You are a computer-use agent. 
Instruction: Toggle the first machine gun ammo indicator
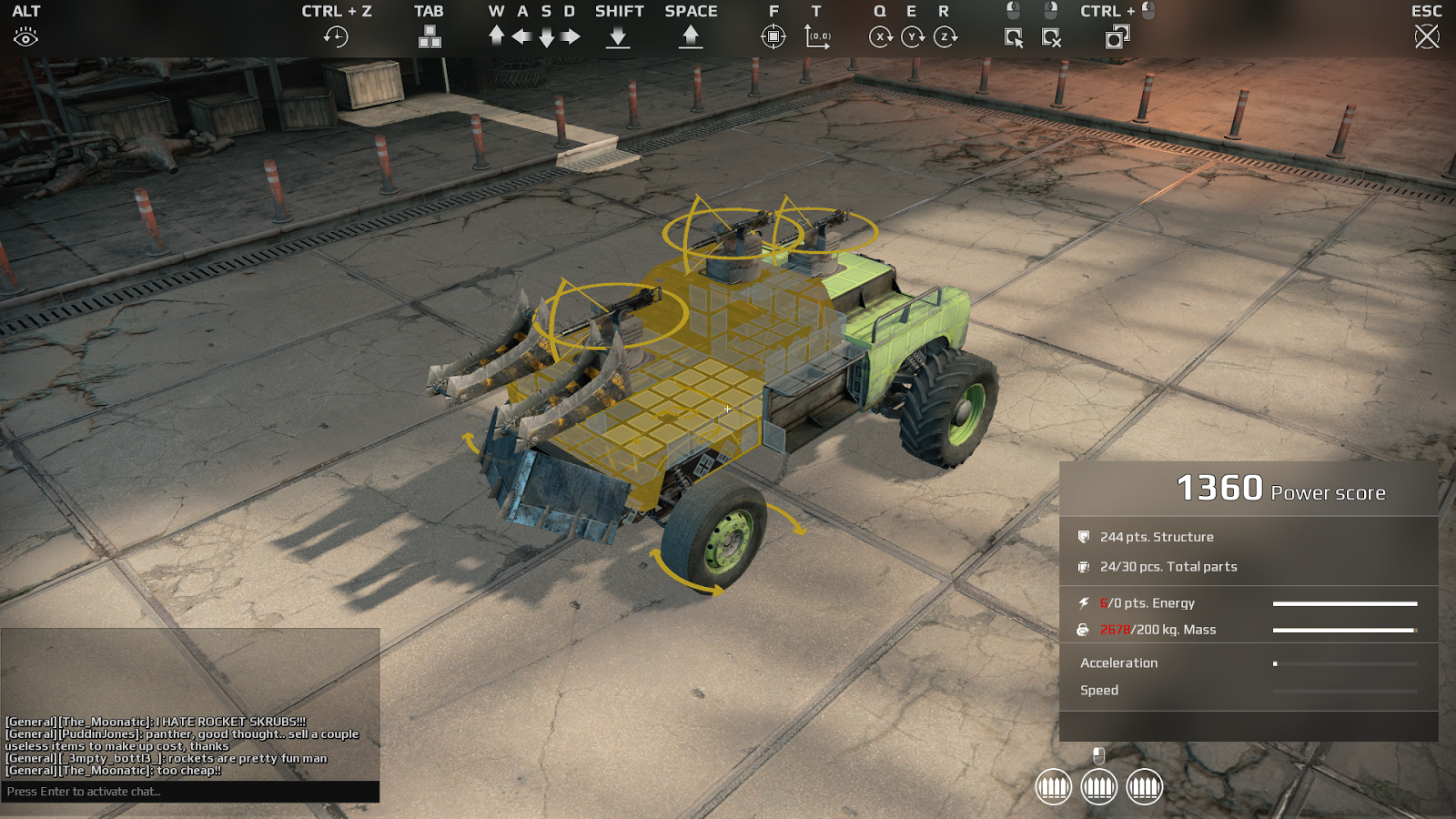[1054, 788]
